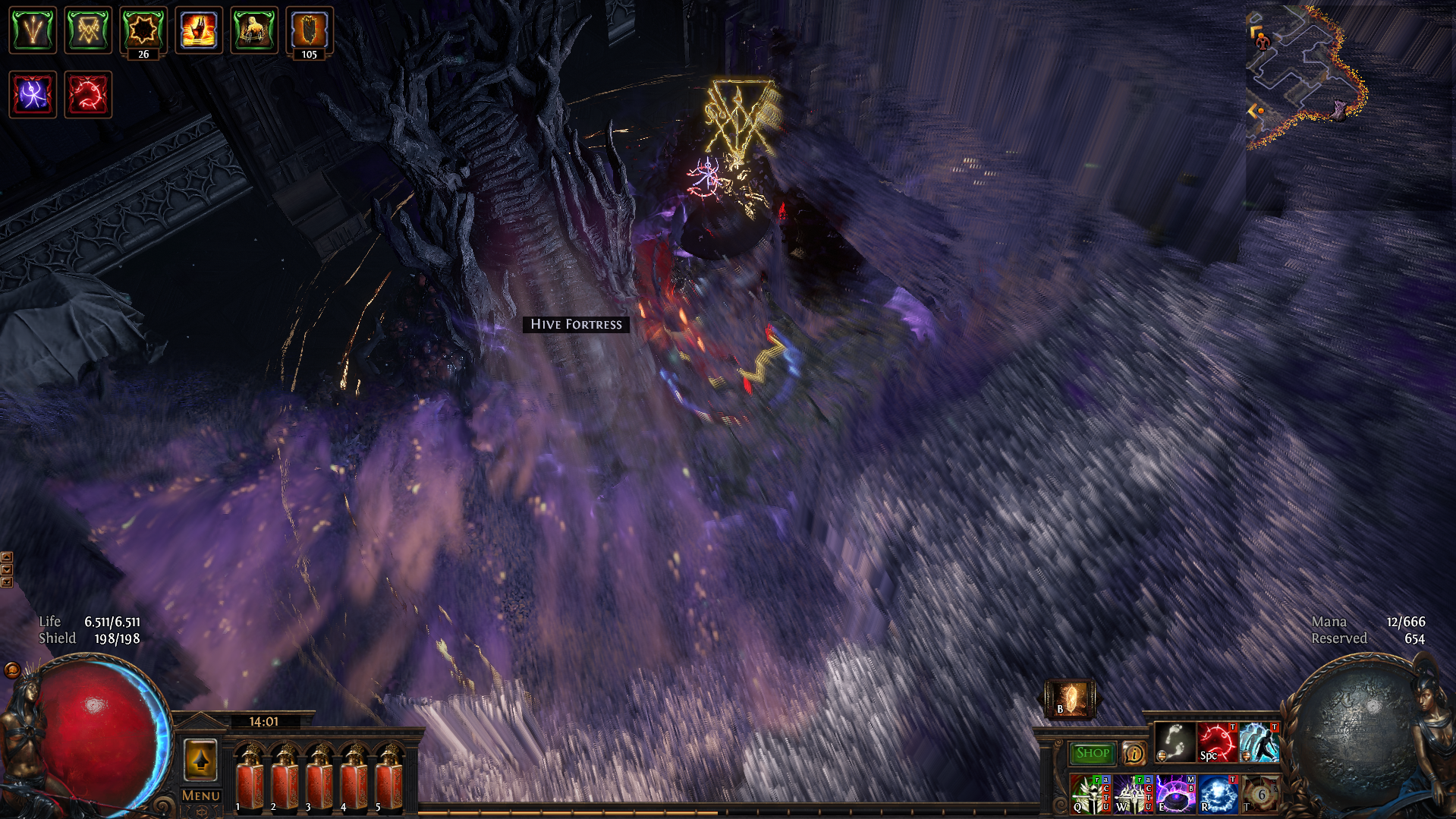Click the minimap overlay

tap(1305, 76)
